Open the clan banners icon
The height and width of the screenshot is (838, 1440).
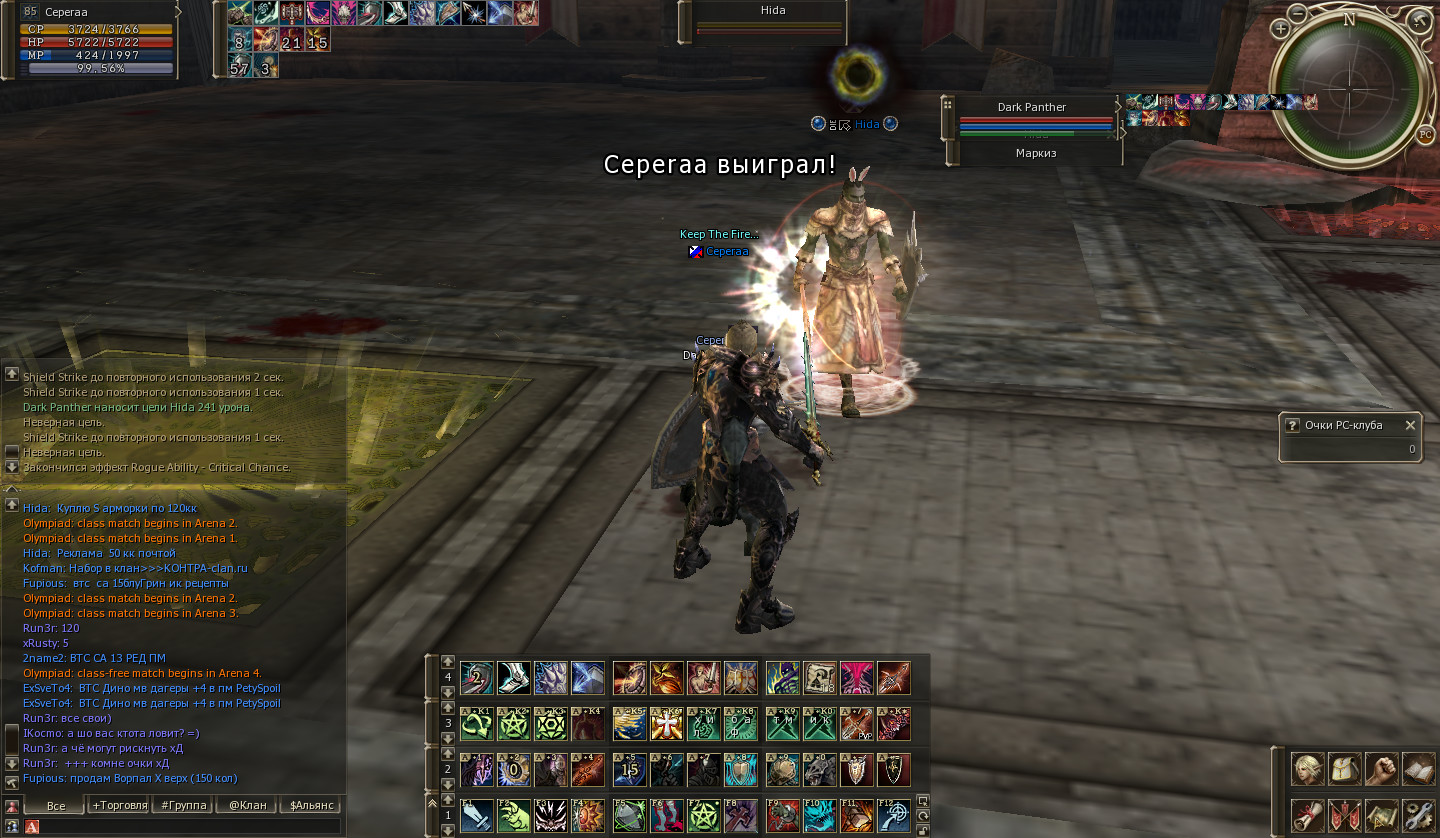point(1345,815)
